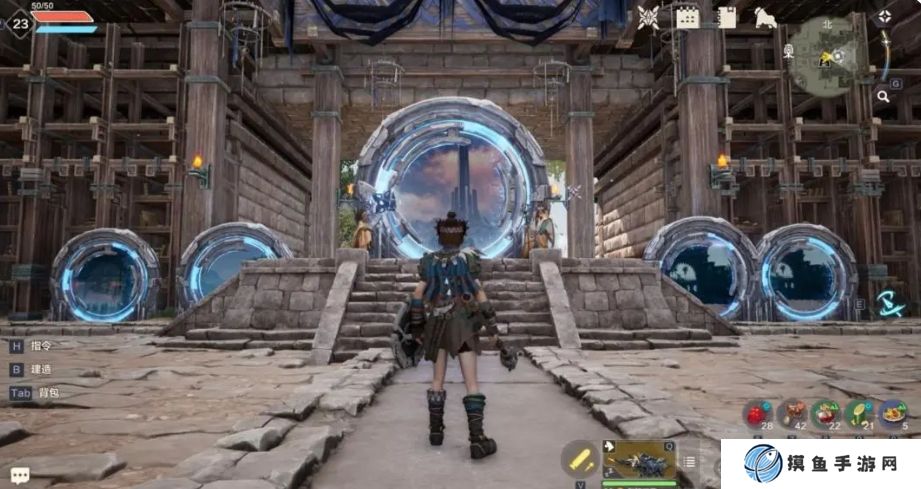921x489 pixels.
Task: Select the crossed feathers emblem icon
Action: point(648,17)
